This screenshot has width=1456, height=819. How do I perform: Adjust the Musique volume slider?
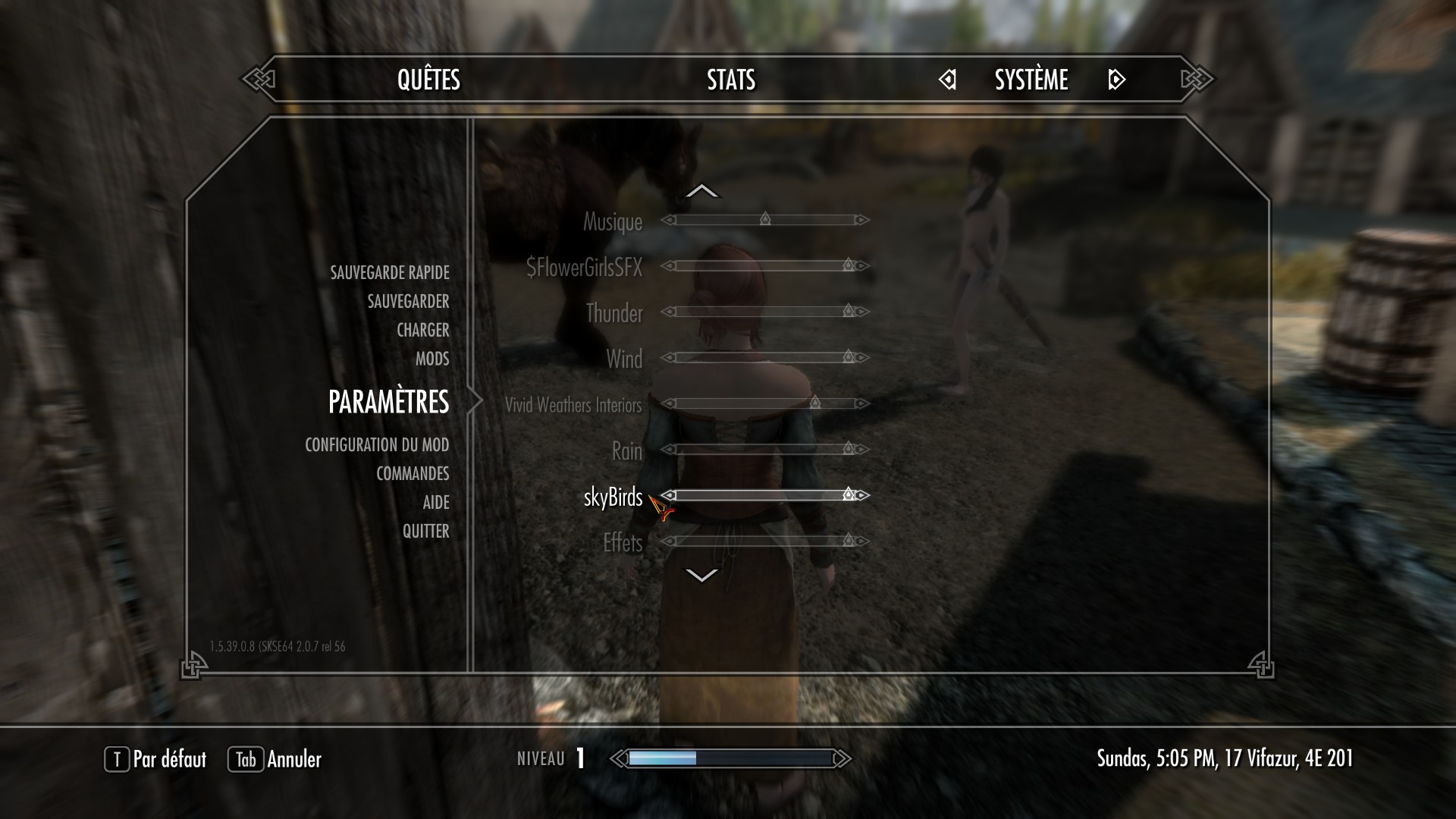[765, 220]
